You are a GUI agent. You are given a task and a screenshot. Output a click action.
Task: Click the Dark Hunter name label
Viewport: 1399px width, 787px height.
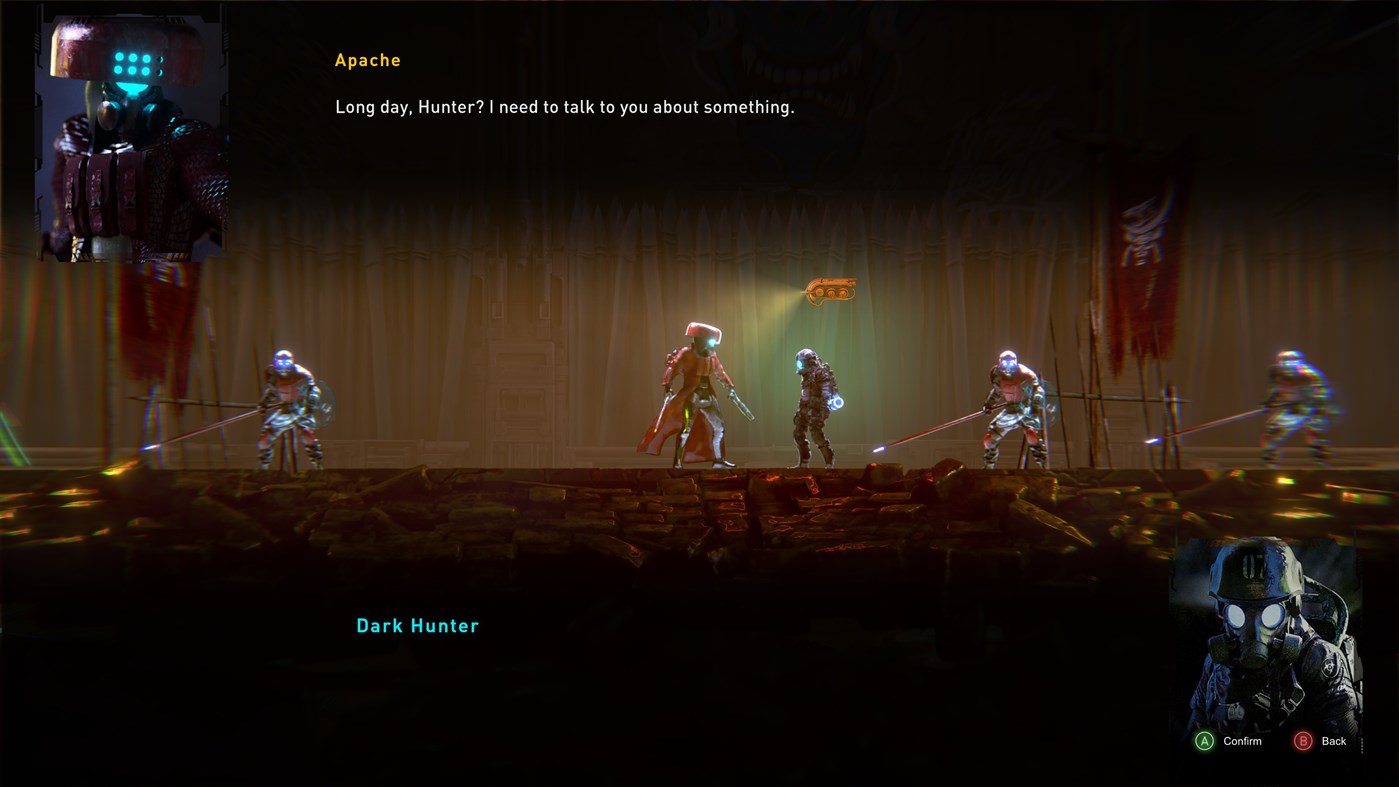pyautogui.click(x=417, y=624)
